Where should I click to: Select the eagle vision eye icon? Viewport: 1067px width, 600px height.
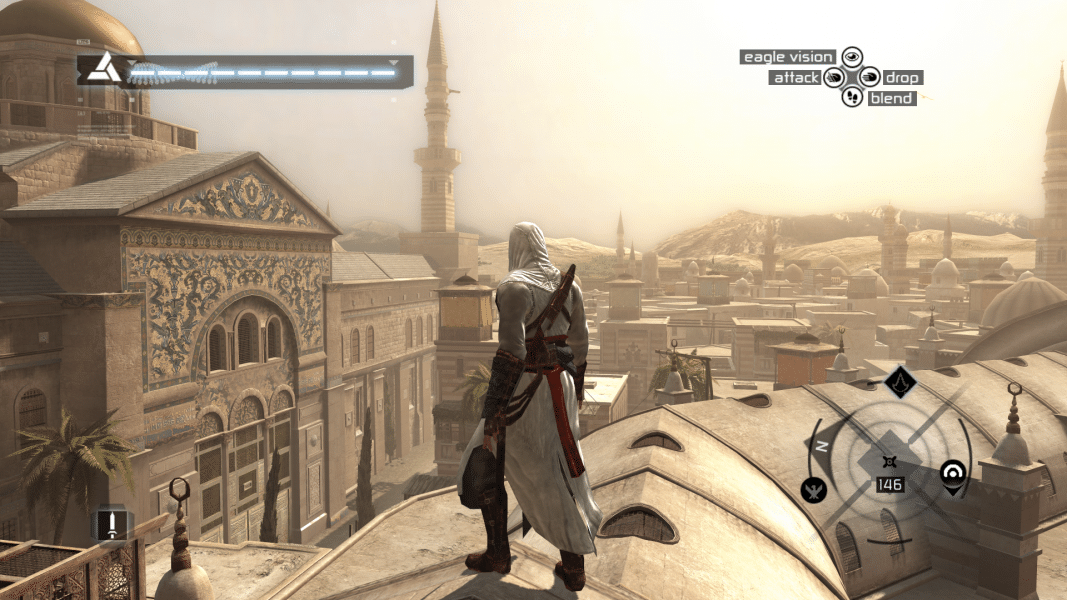pos(851,56)
